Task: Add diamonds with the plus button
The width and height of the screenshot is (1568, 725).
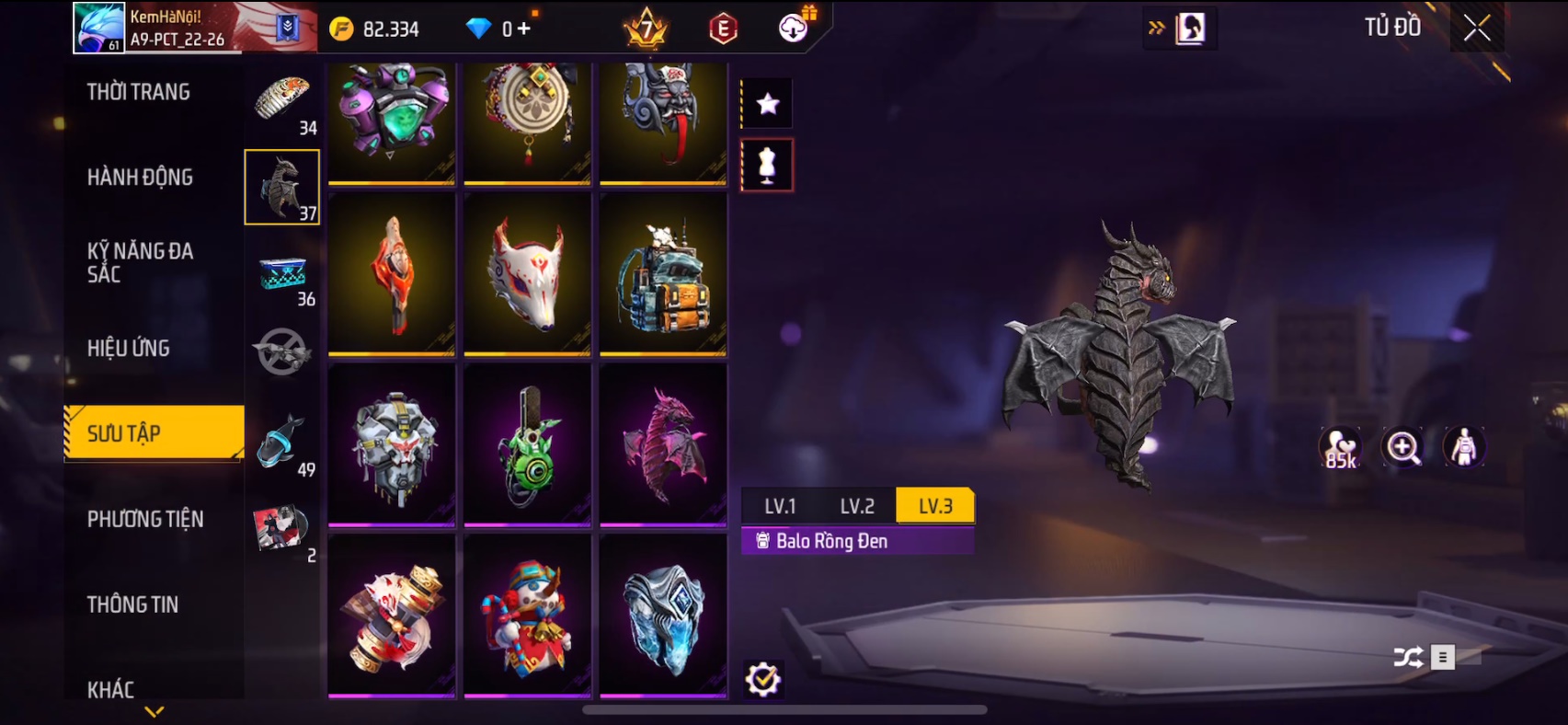Action: [x=523, y=29]
